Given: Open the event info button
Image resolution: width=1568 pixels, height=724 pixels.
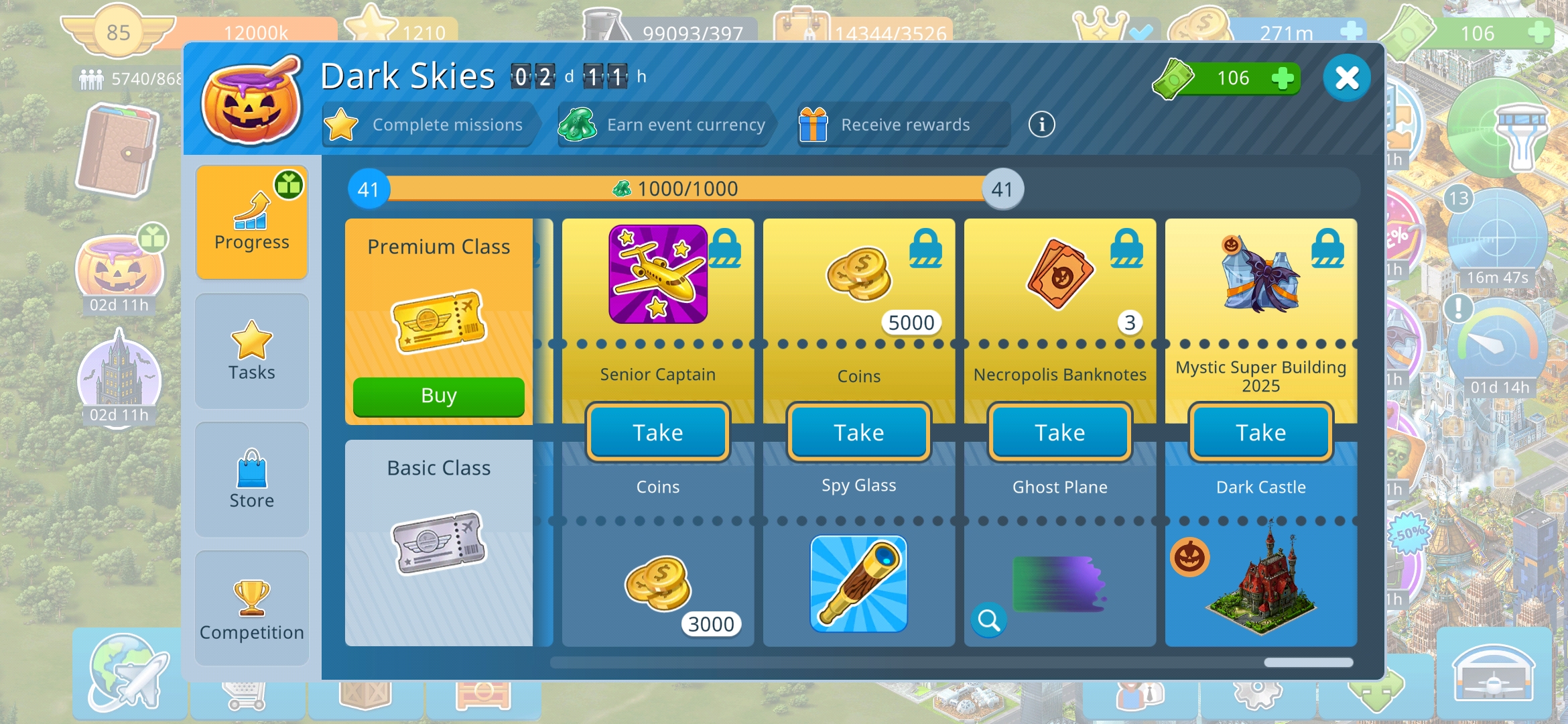Looking at the screenshot, I should click(x=1041, y=125).
